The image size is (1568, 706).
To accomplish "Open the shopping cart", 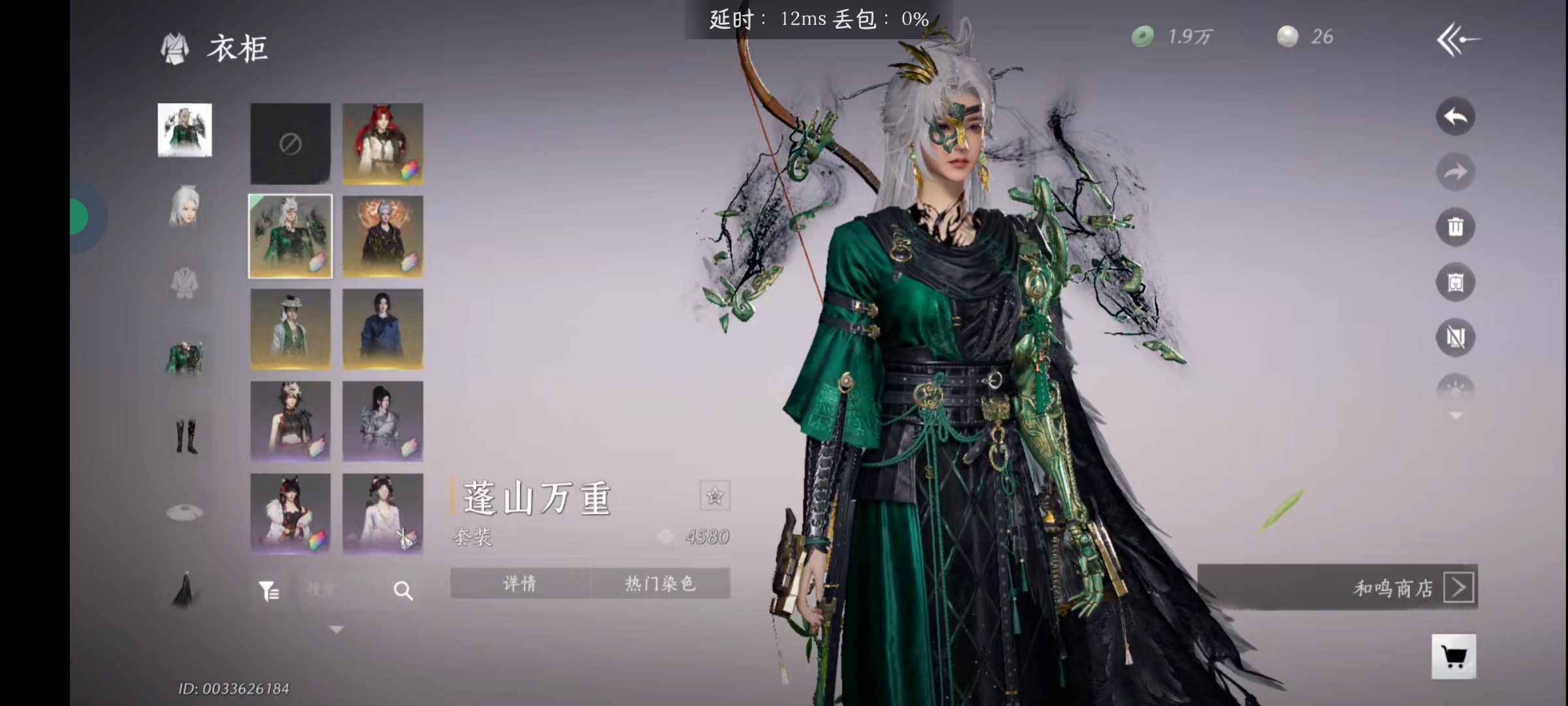I will pos(1453,656).
